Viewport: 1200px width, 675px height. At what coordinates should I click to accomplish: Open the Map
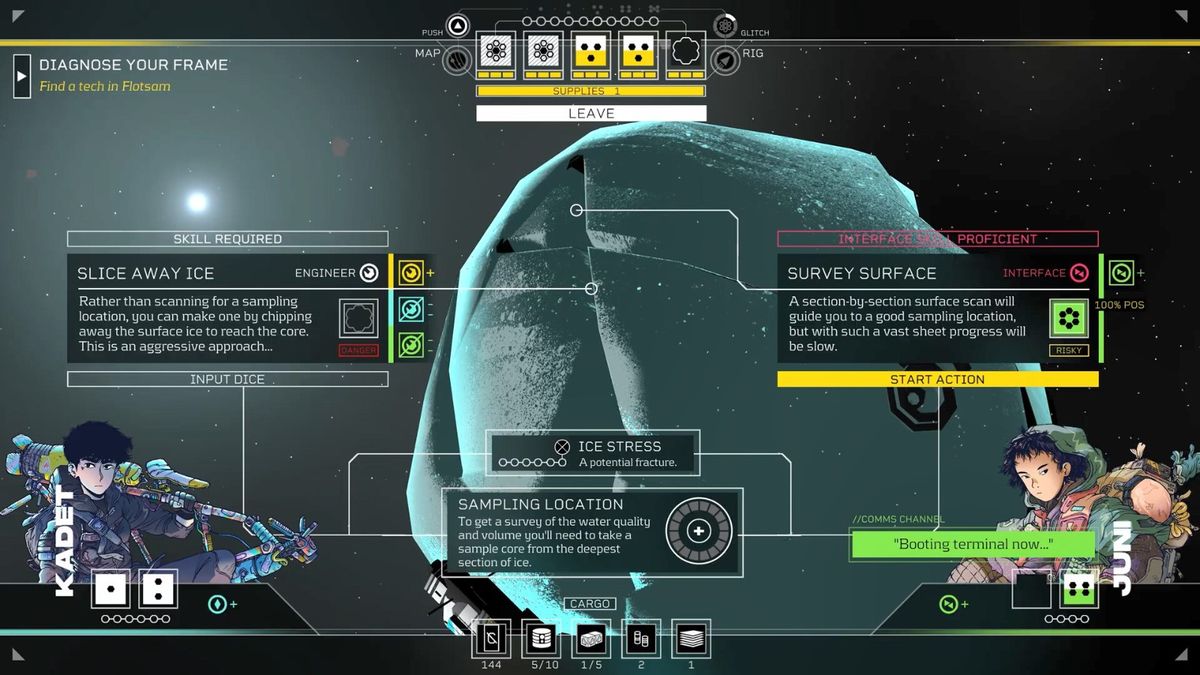pyautogui.click(x=458, y=60)
